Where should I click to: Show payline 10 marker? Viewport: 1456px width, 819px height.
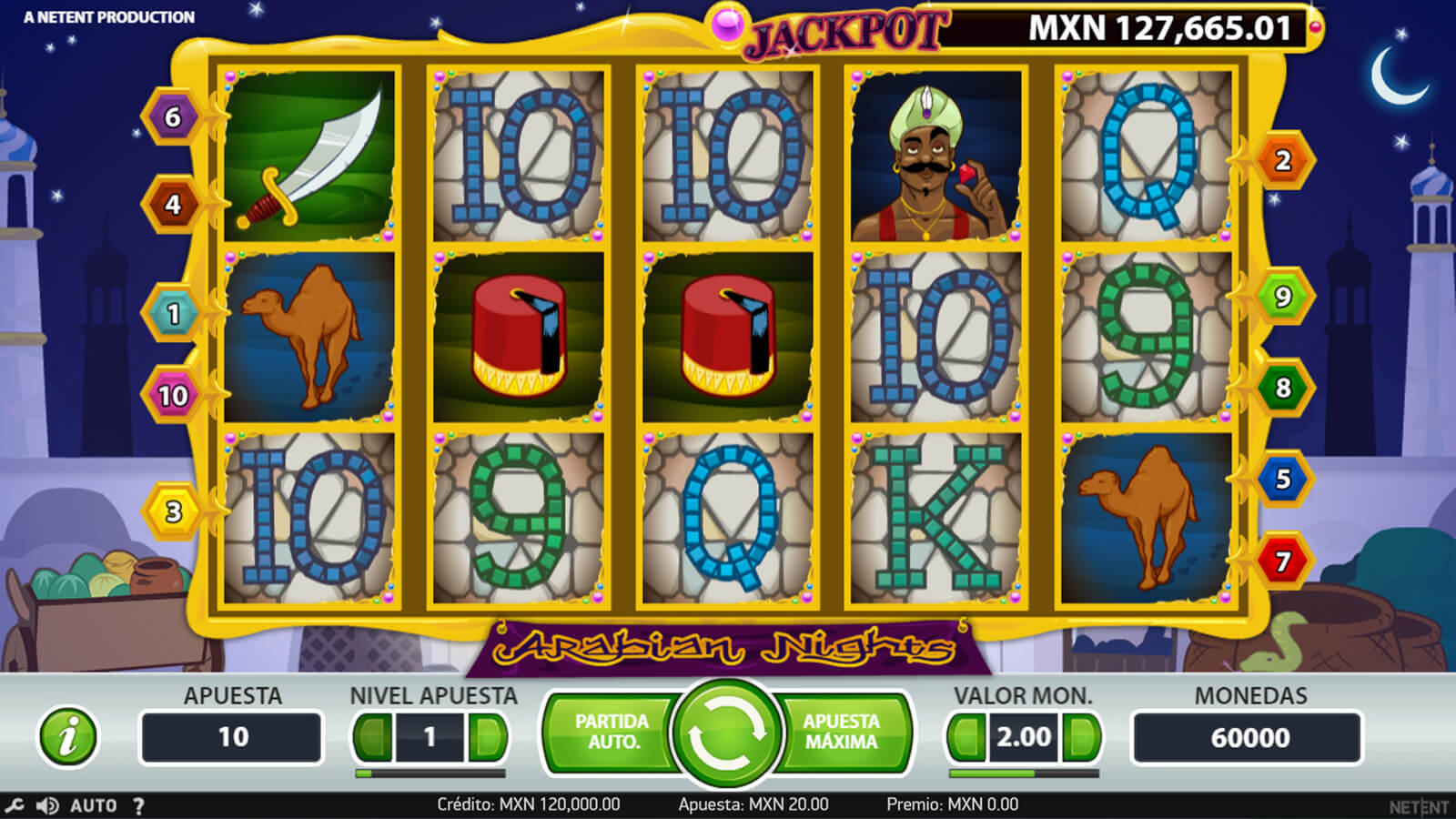click(x=173, y=396)
